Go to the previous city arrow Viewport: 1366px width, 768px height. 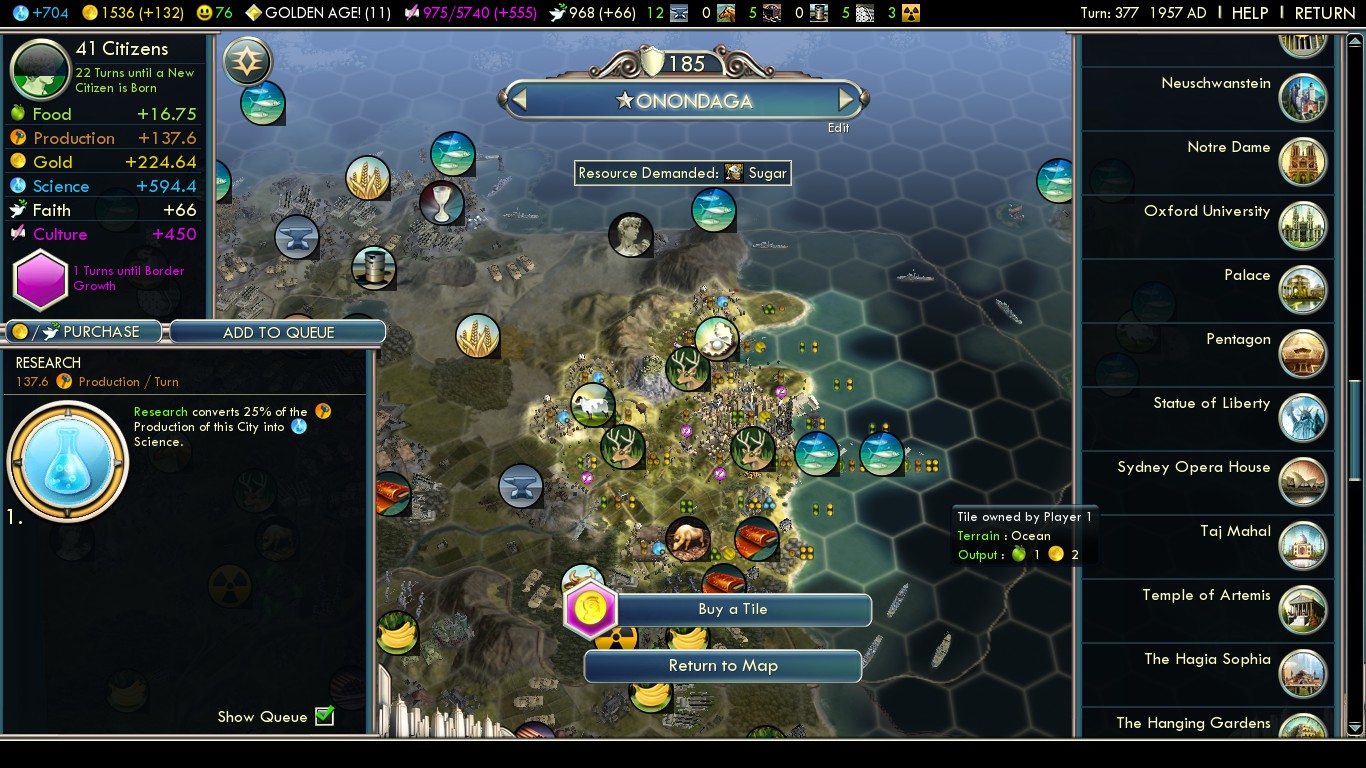518,100
